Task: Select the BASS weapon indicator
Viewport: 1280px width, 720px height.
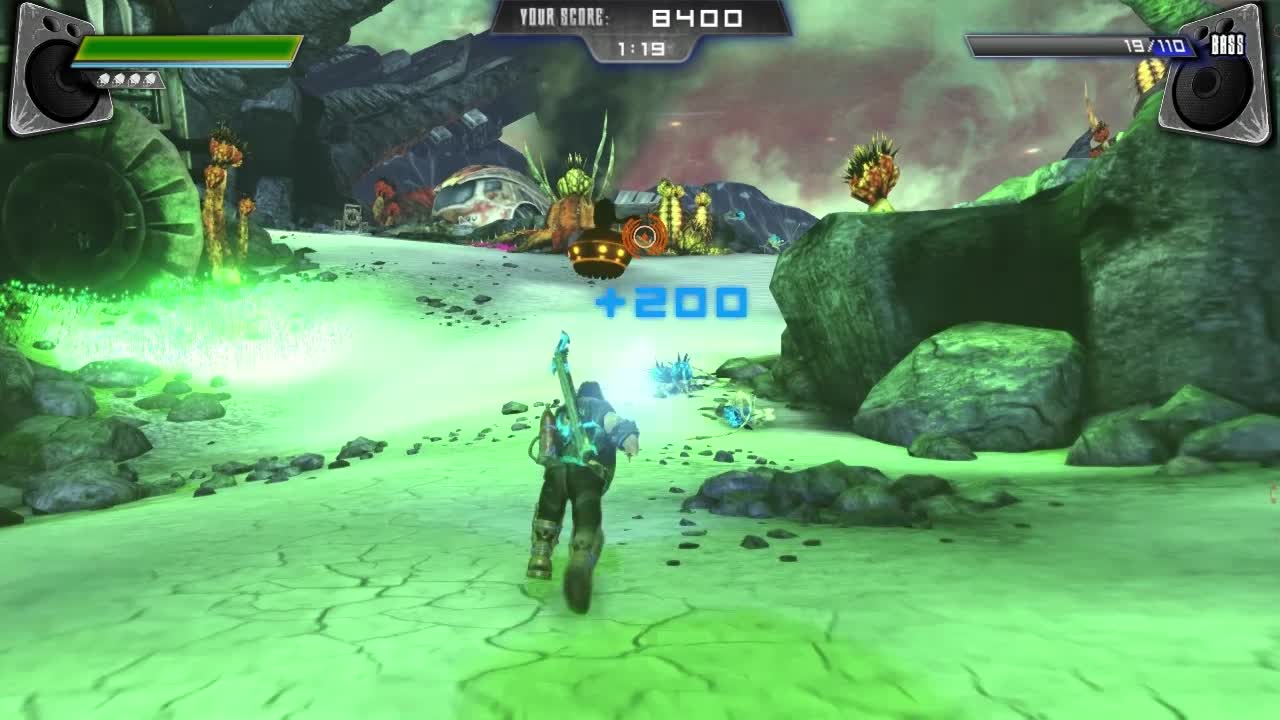Action: pyautogui.click(x=1227, y=45)
